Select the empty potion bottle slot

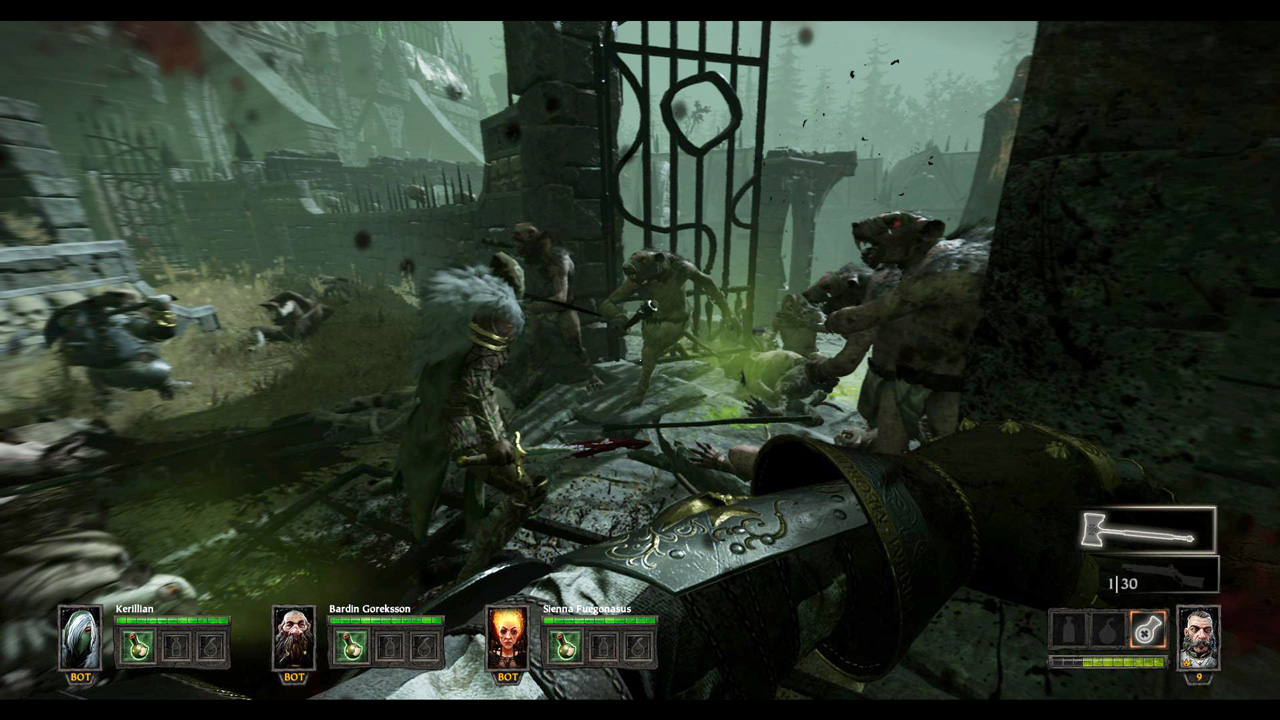(x=1068, y=630)
